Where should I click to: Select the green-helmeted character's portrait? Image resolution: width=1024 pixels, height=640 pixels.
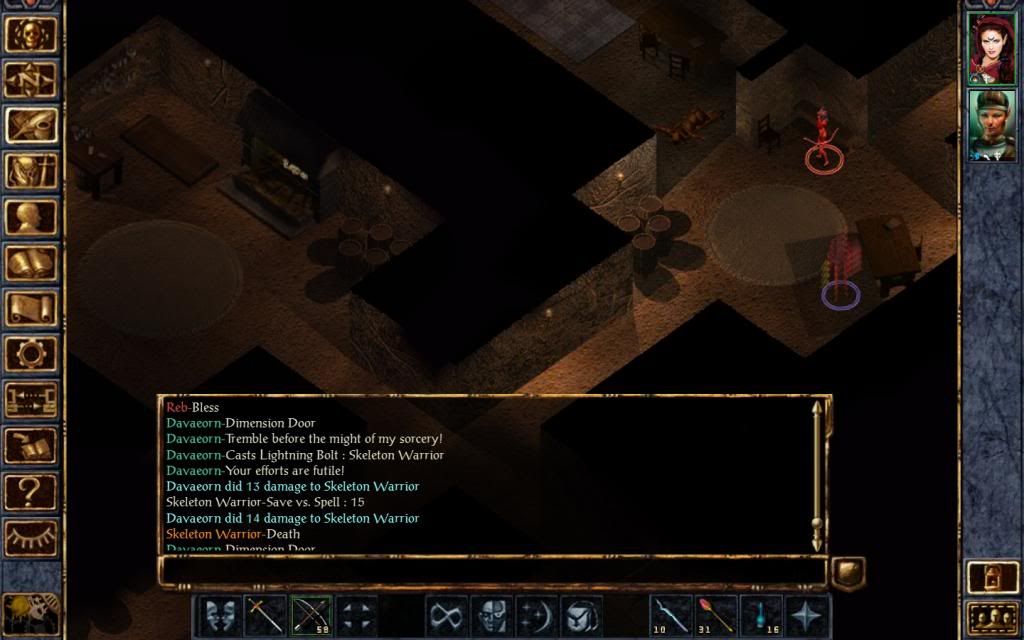tap(991, 124)
